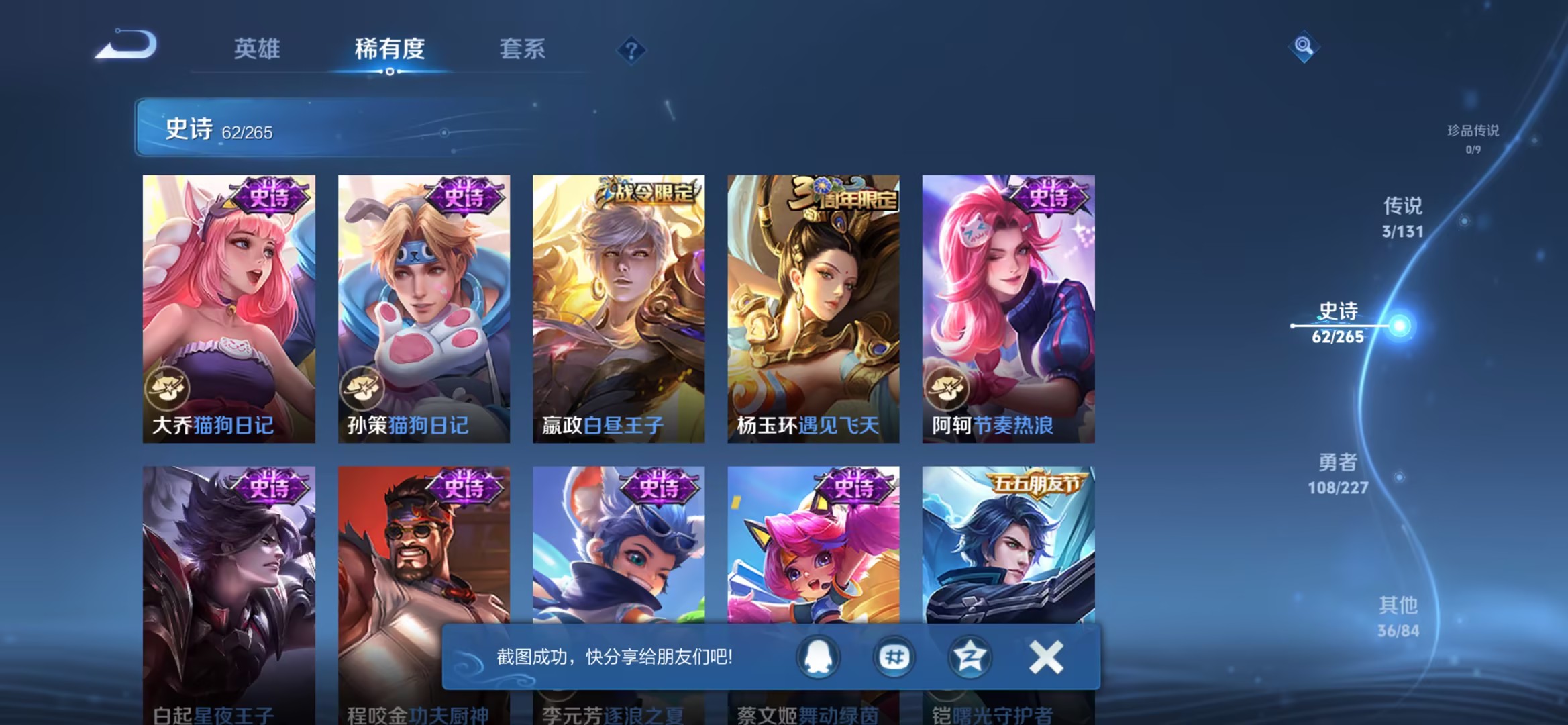
Task: Share the screenshot via the QQ icon
Action: pyautogui.click(x=818, y=657)
